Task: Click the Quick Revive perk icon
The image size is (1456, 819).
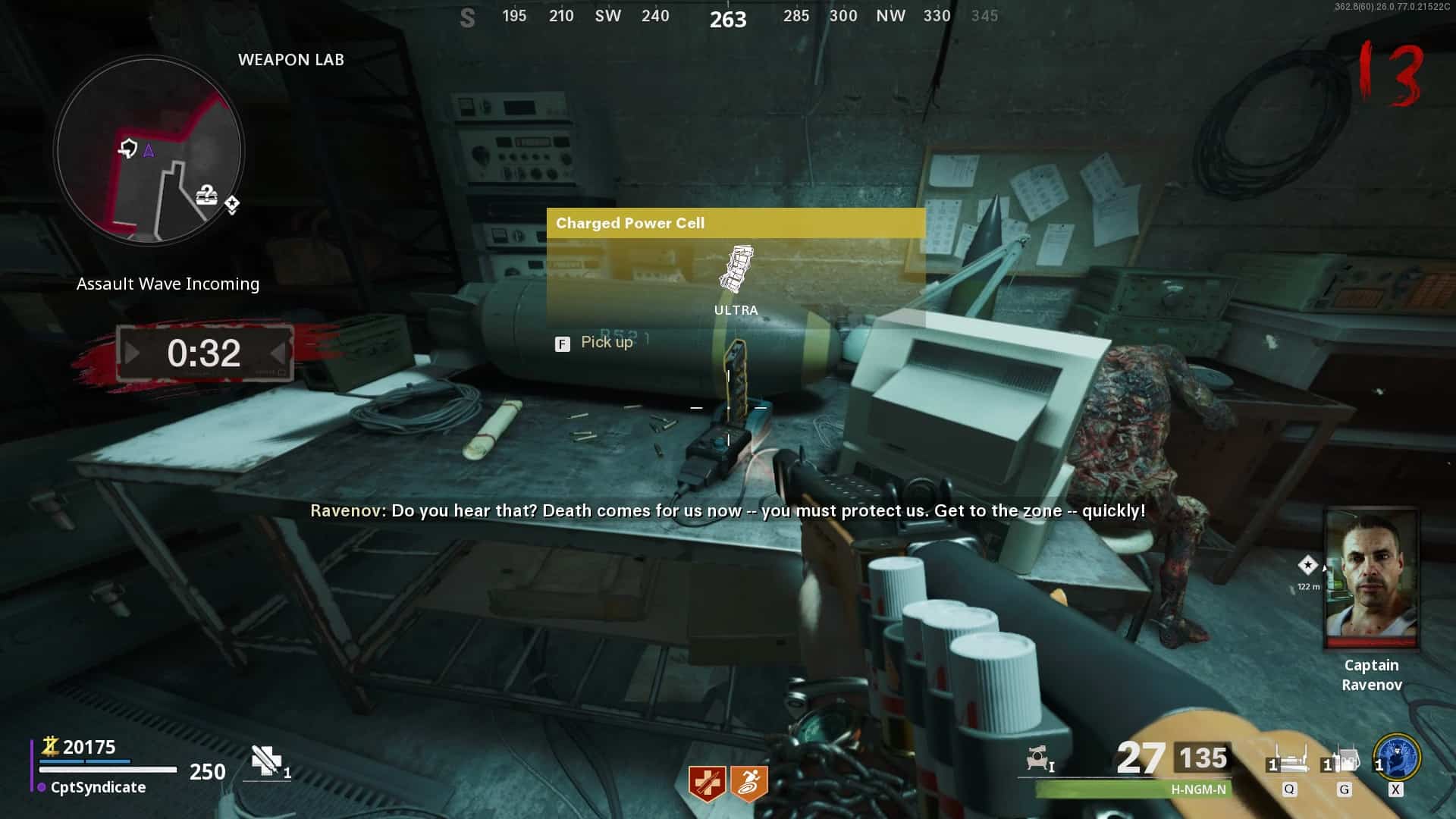Action: click(x=707, y=783)
